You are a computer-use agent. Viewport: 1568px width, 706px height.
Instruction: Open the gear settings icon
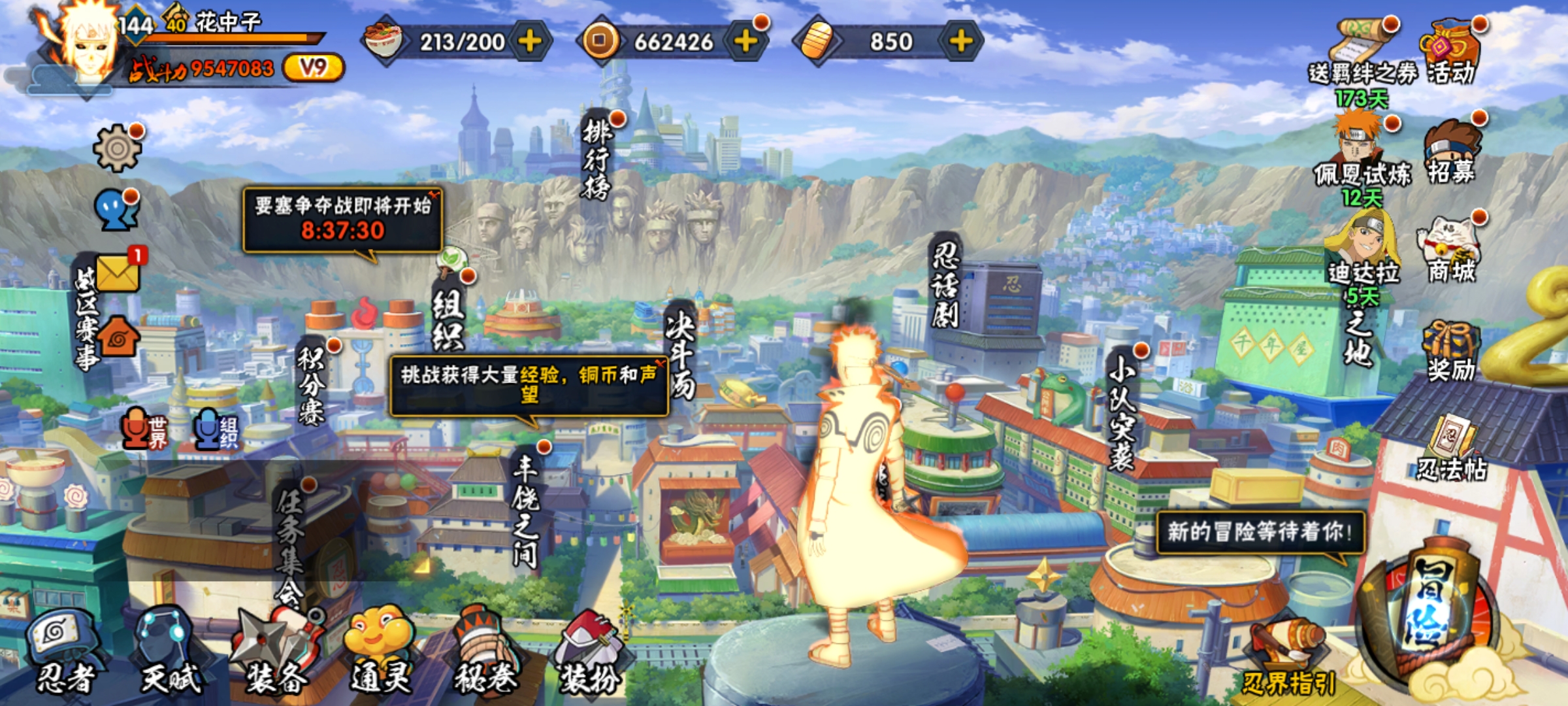click(x=117, y=148)
